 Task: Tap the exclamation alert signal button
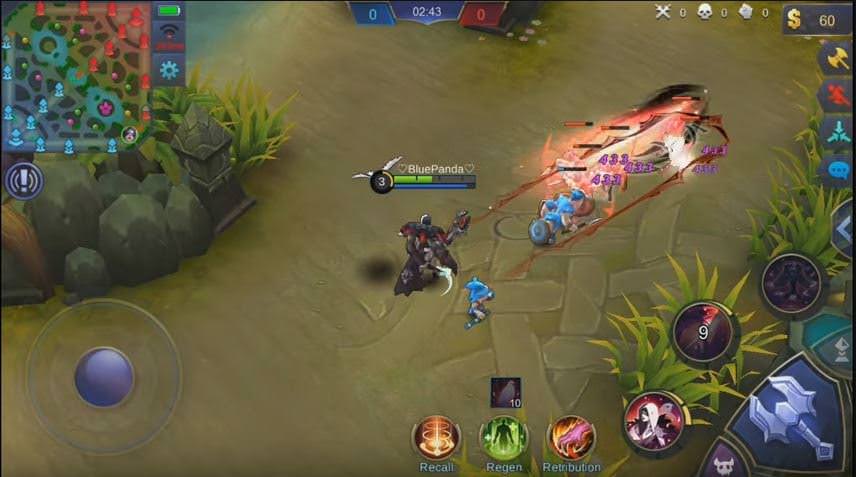pyautogui.click(x=22, y=181)
